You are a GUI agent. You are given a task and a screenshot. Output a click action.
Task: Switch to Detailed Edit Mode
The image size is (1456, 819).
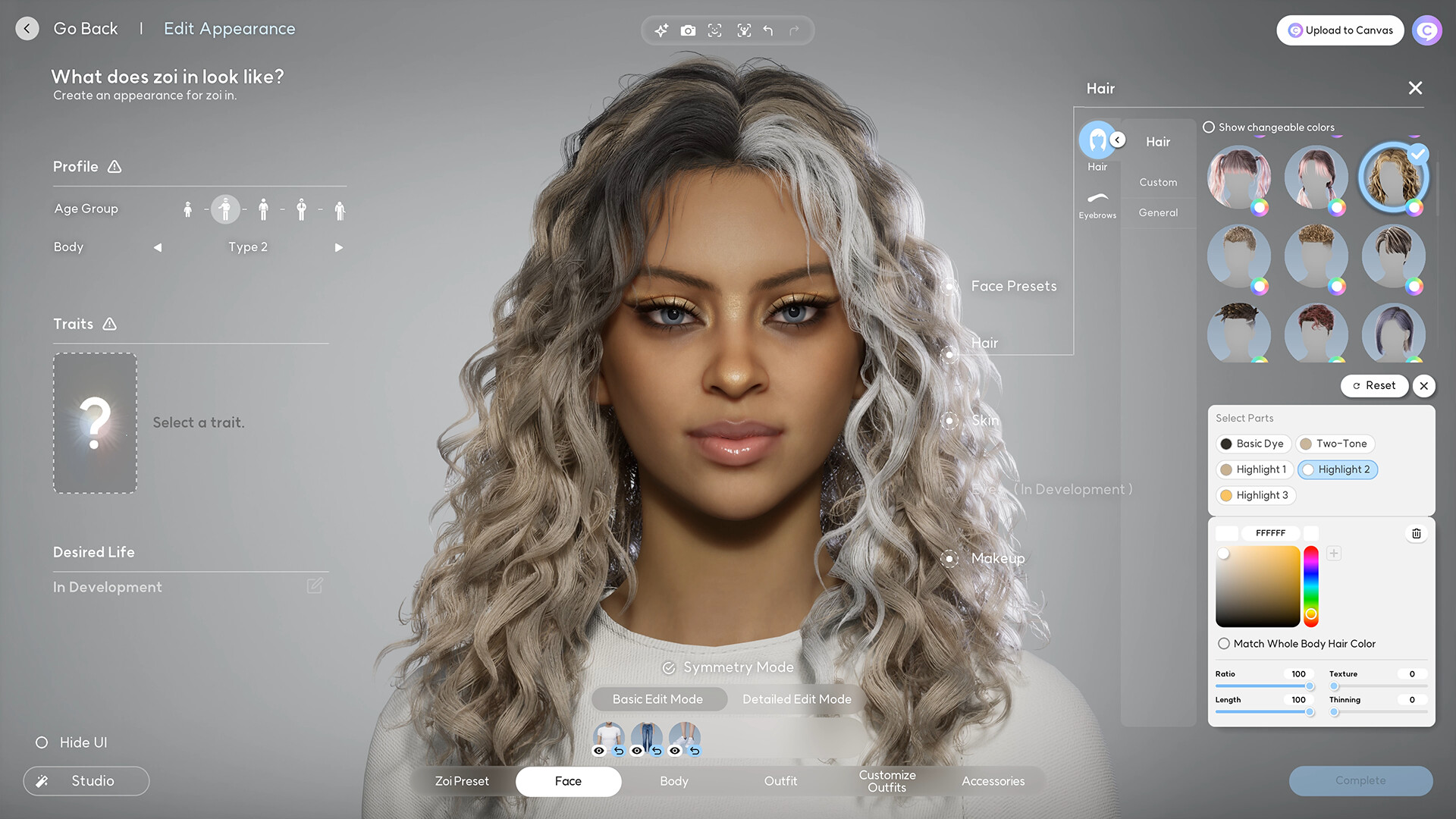[797, 699]
